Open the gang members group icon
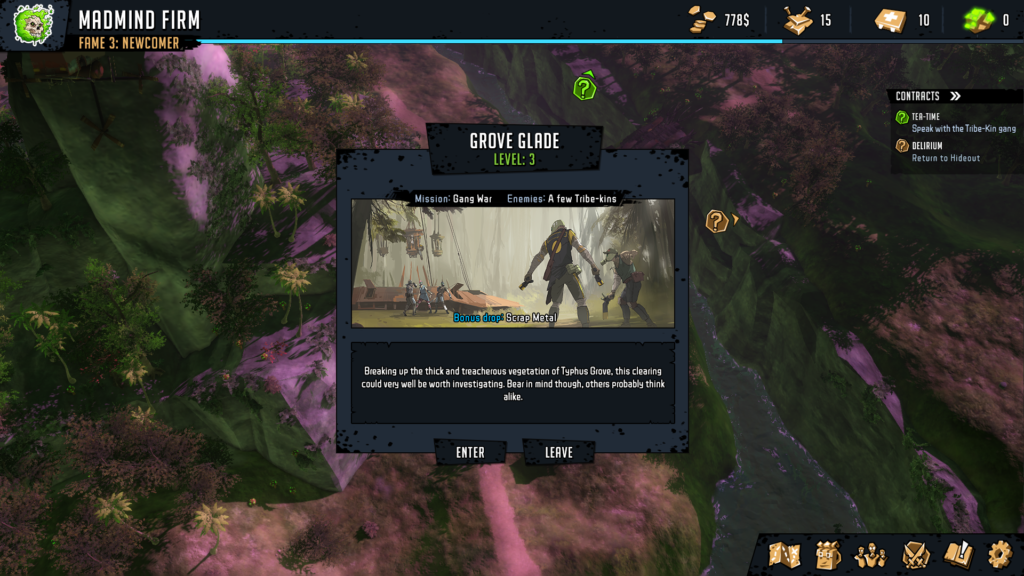 click(870, 554)
